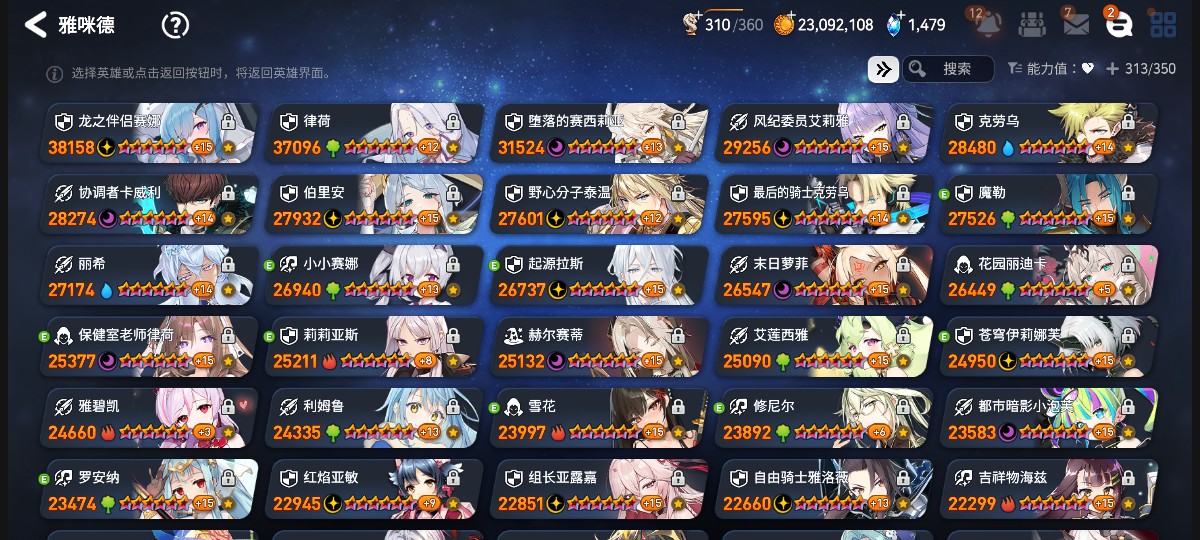Open the four-square grid menu

click(x=1162, y=24)
